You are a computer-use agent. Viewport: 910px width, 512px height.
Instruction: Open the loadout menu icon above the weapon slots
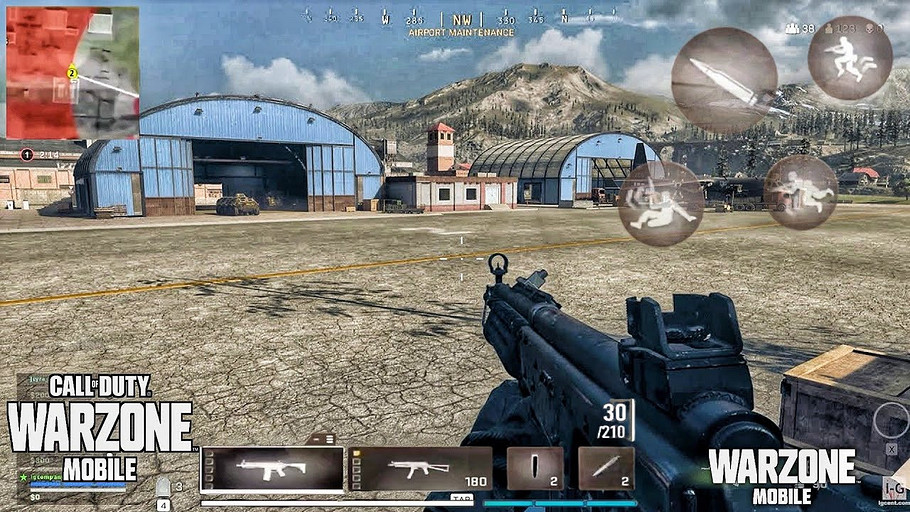(x=321, y=438)
